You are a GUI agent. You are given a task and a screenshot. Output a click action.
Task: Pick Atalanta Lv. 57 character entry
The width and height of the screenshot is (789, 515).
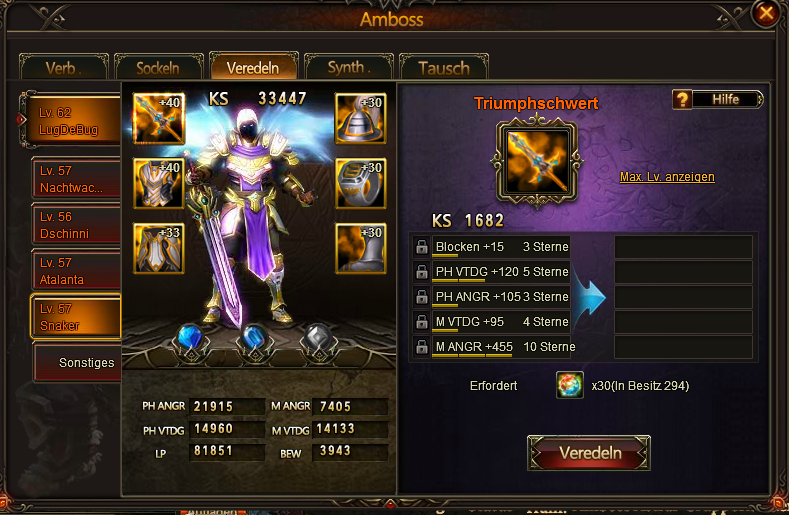pos(76,270)
